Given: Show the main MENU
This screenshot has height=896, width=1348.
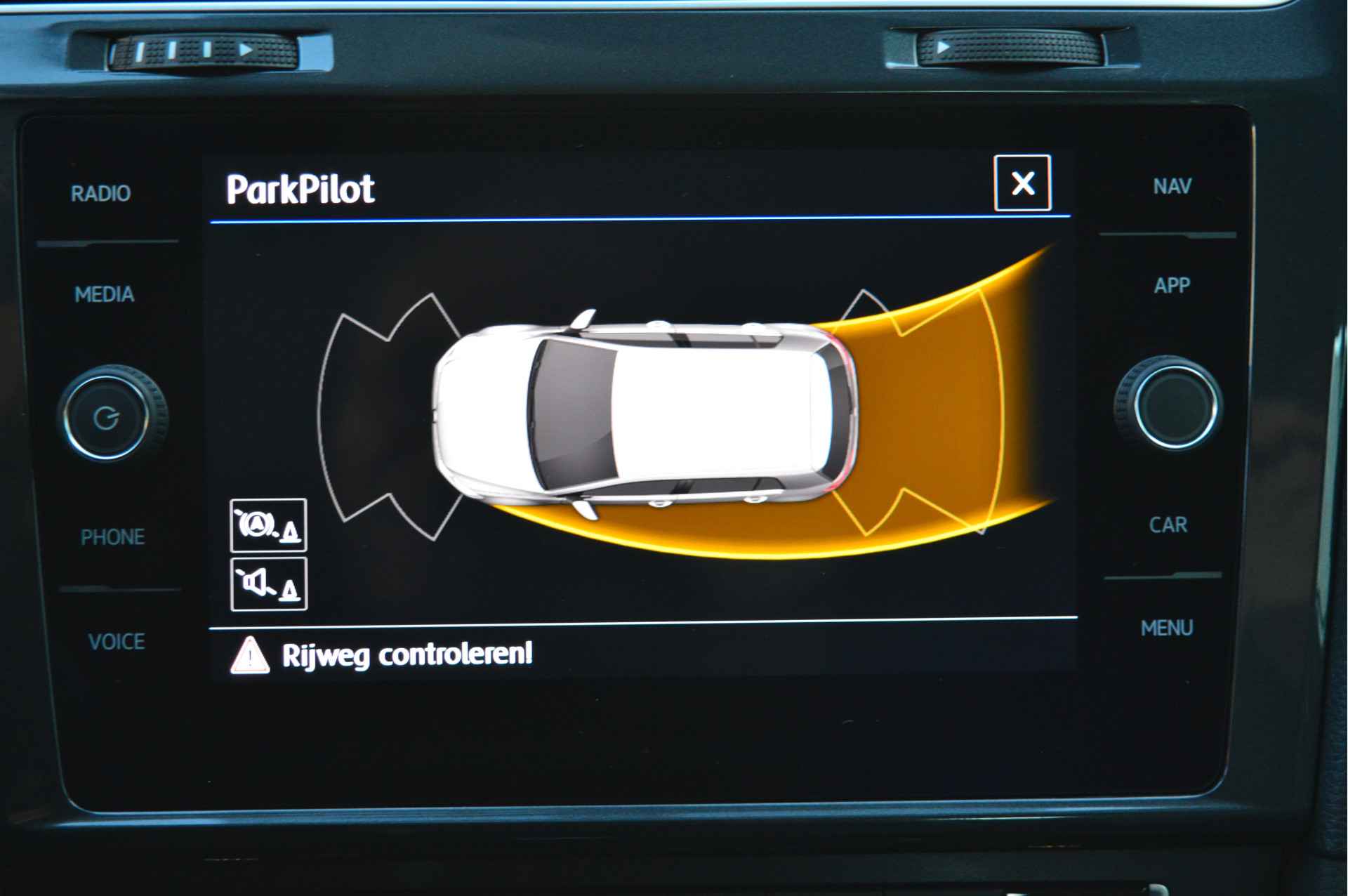Looking at the screenshot, I should point(1166,628).
